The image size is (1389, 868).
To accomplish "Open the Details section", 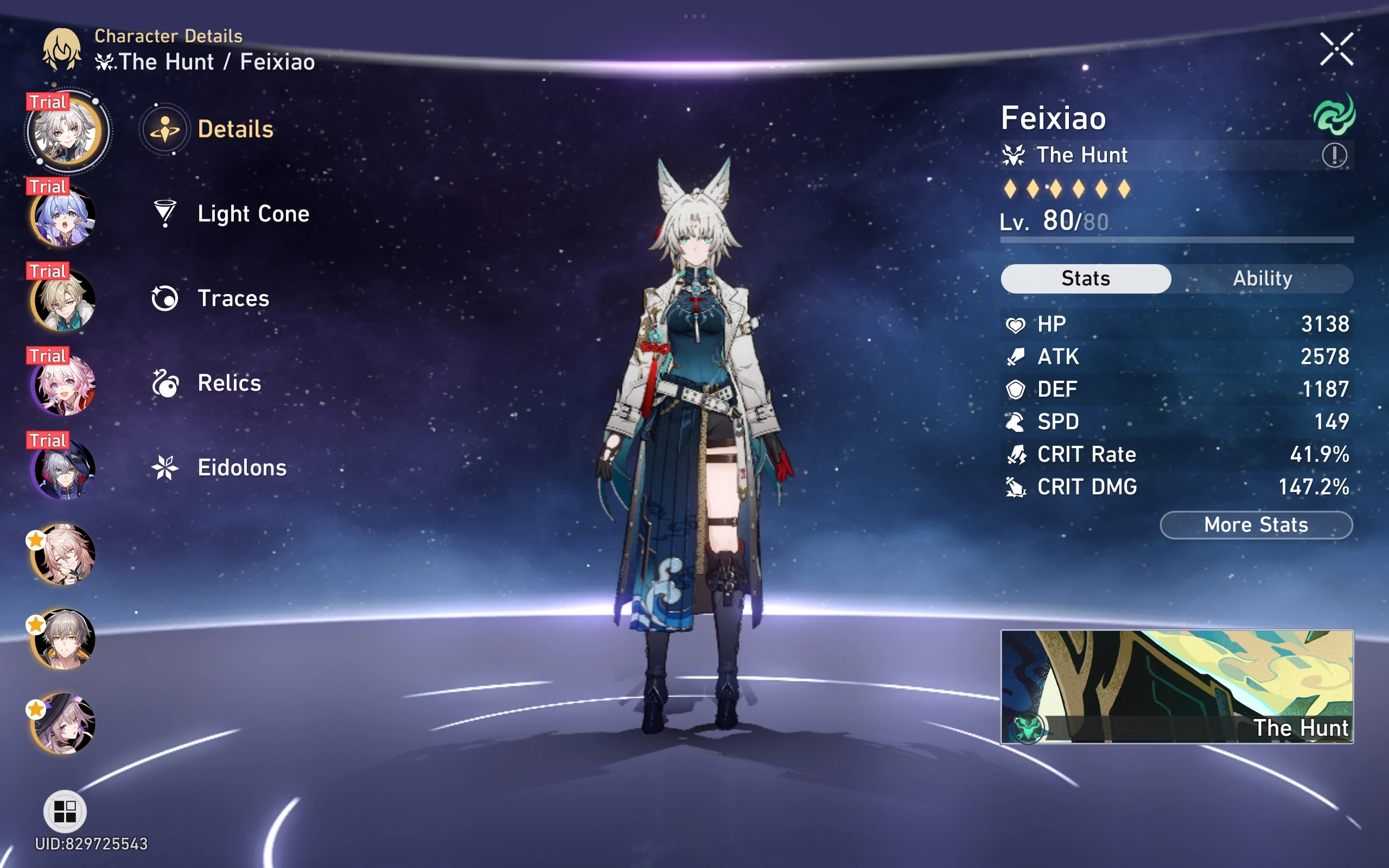I will 237,129.
